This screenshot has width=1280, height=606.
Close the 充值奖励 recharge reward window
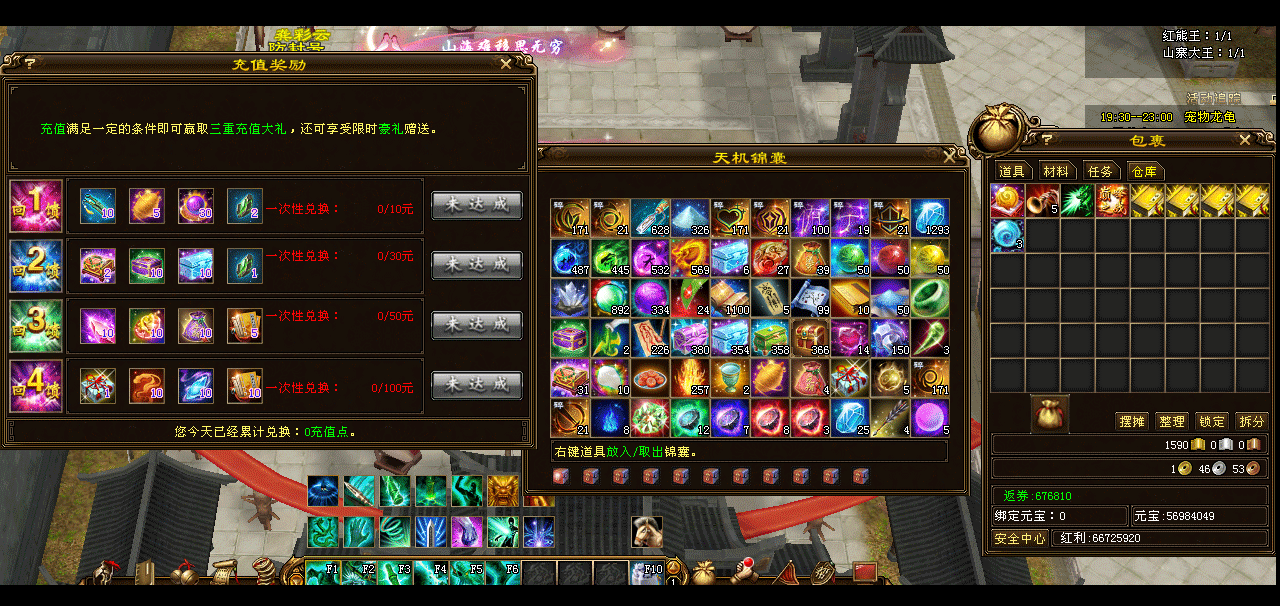tap(506, 64)
